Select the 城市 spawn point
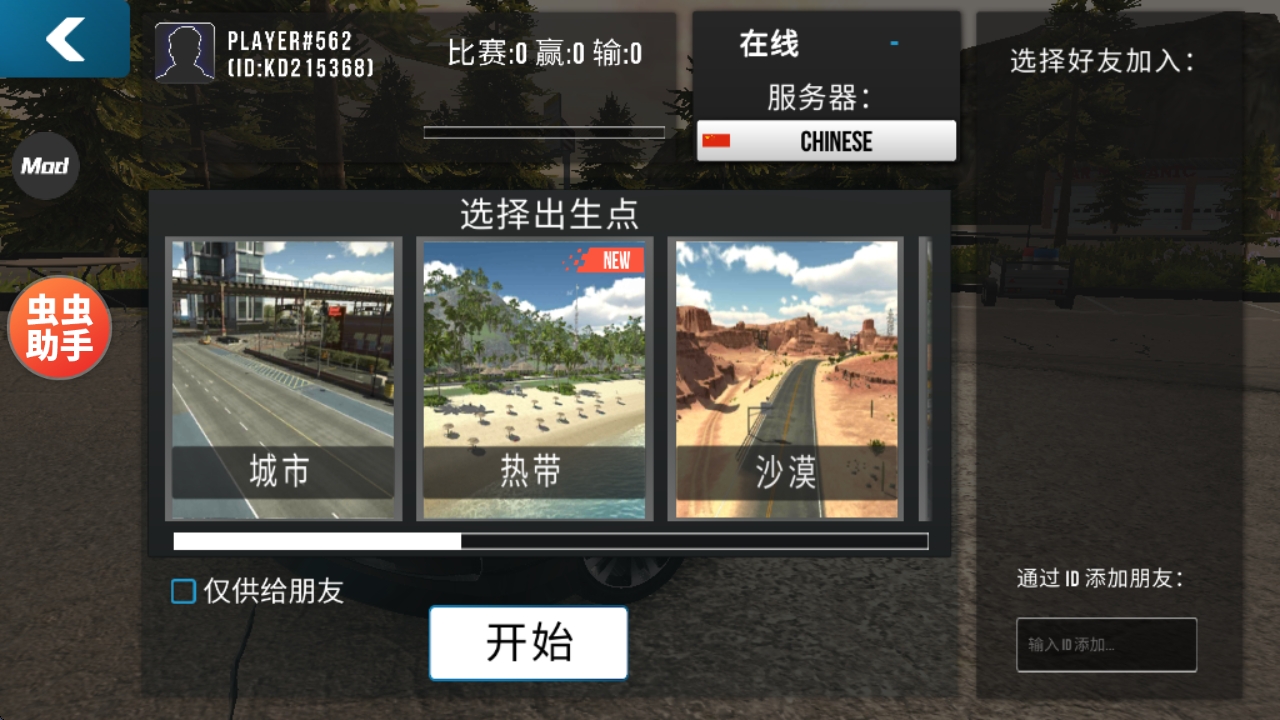Screen dimensions: 1280x720 pyautogui.click(x=285, y=377)
